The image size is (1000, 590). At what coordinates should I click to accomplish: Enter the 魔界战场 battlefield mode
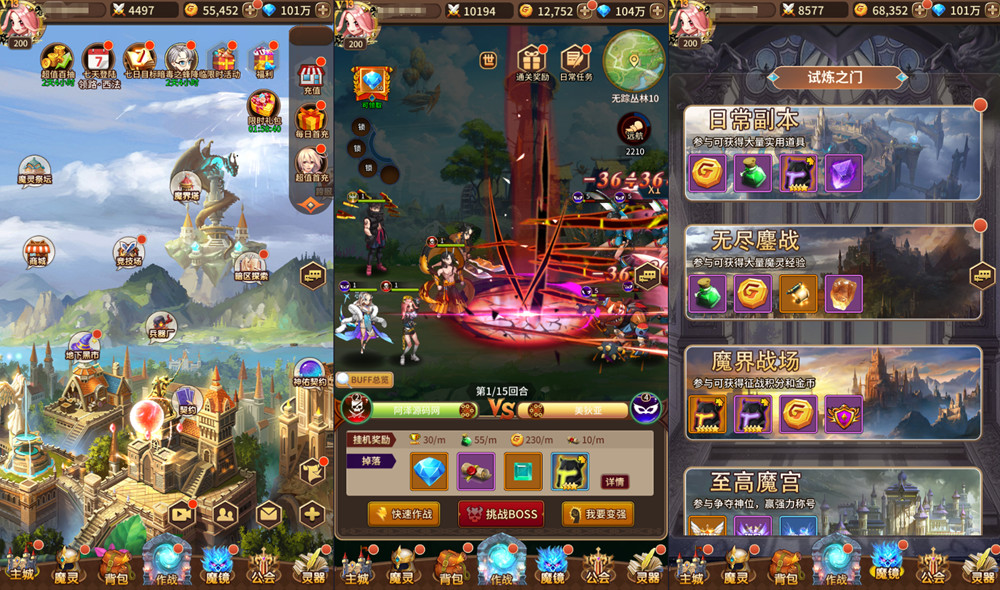[x=832, y=390]
